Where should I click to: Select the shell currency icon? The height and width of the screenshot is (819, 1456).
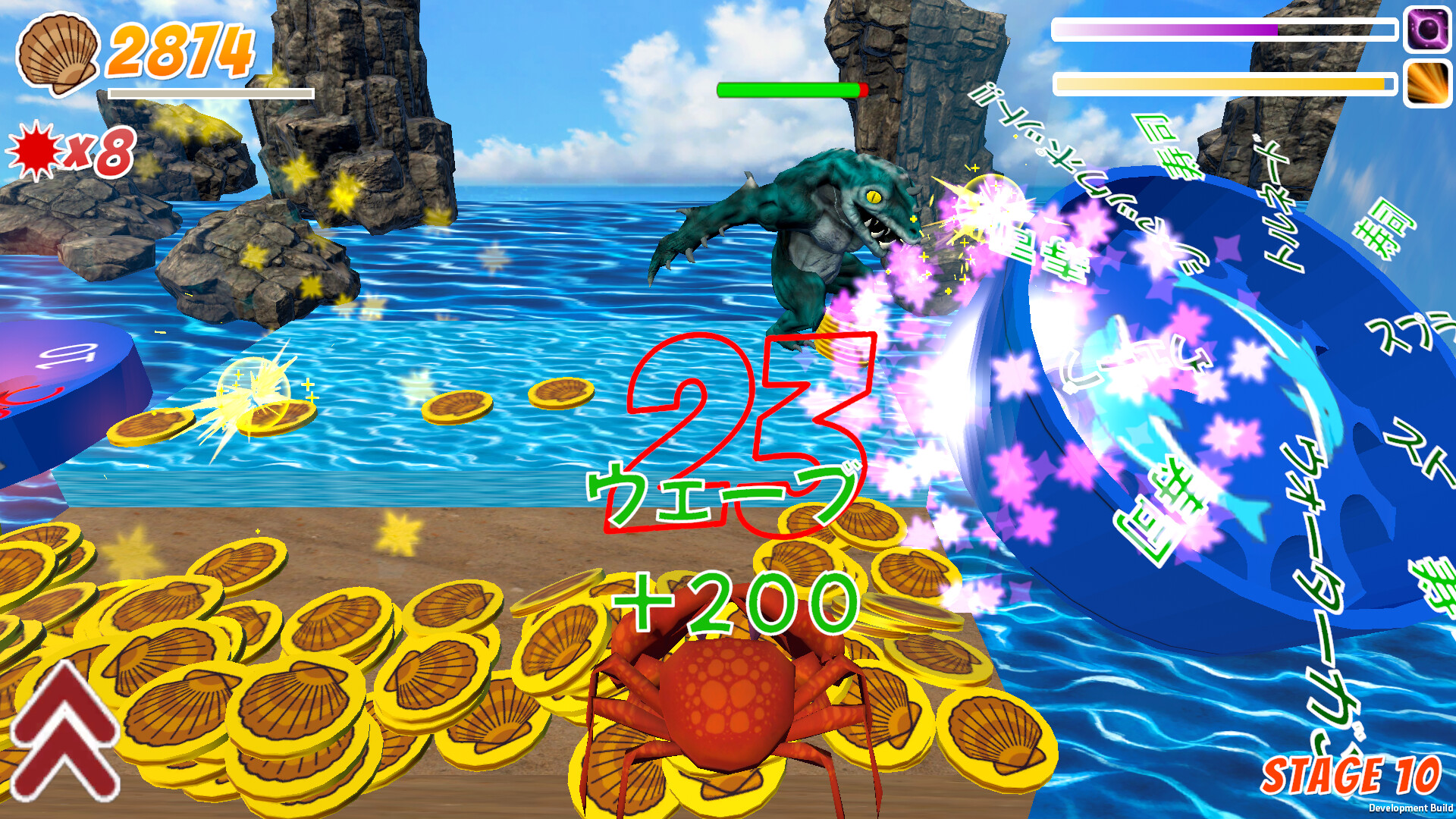57,53
